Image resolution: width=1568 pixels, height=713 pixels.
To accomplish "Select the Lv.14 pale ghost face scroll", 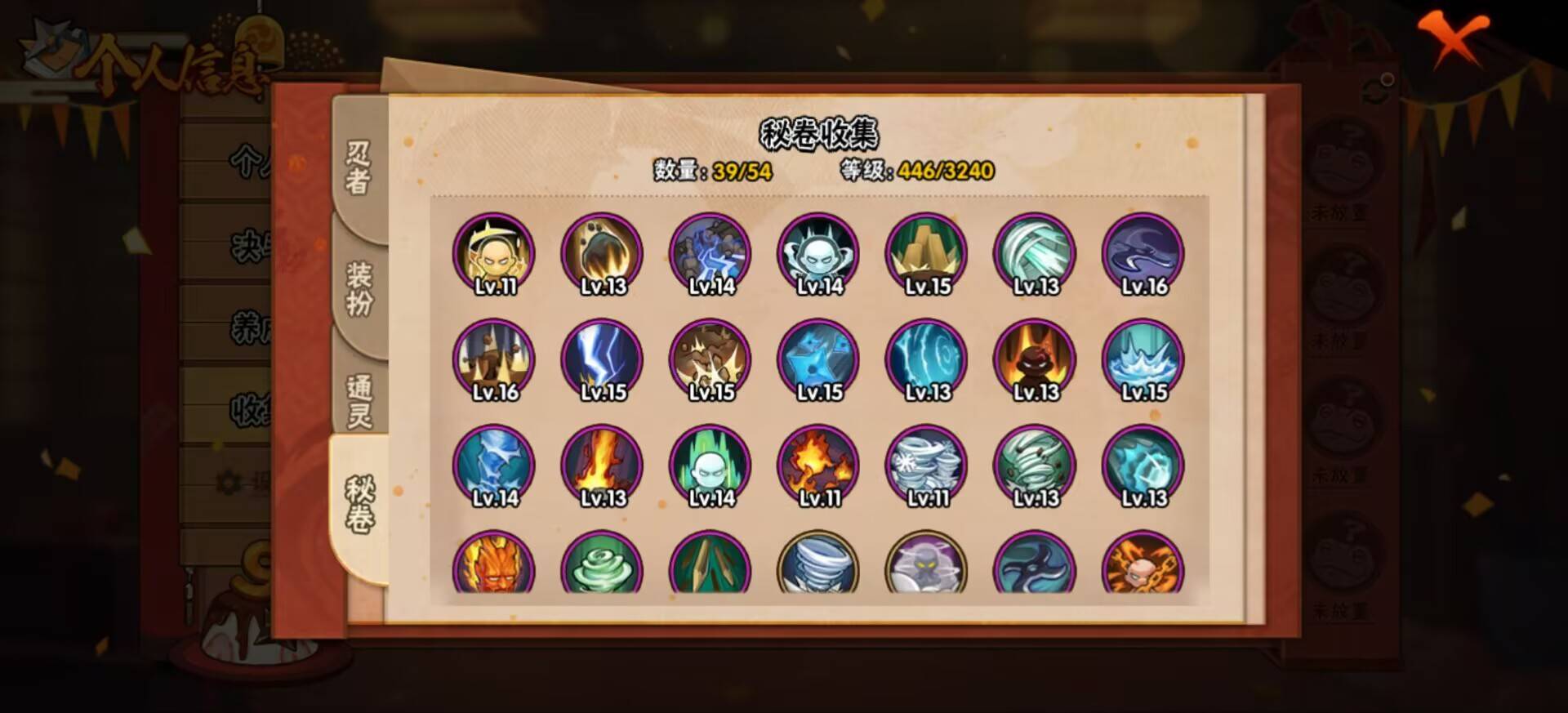I will click(818, 253).
